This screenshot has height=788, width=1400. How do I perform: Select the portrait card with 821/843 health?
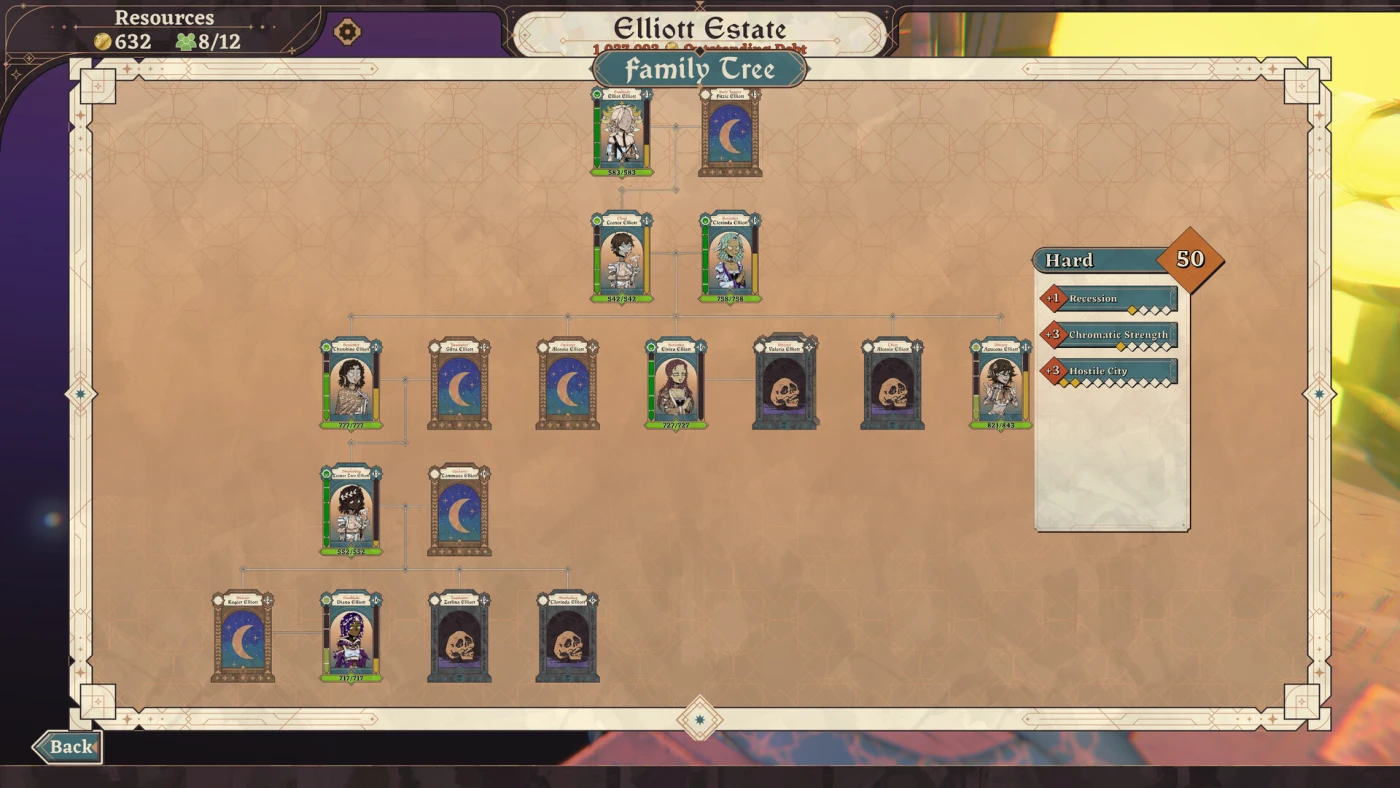[x=1000, y=384]
